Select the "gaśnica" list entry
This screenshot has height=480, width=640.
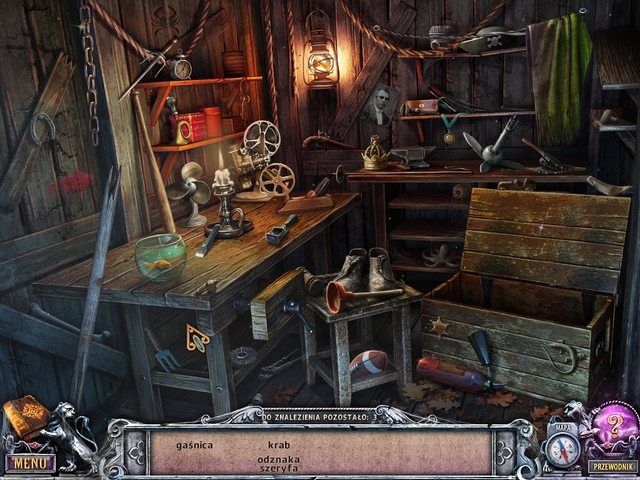(x=194, y=444)
